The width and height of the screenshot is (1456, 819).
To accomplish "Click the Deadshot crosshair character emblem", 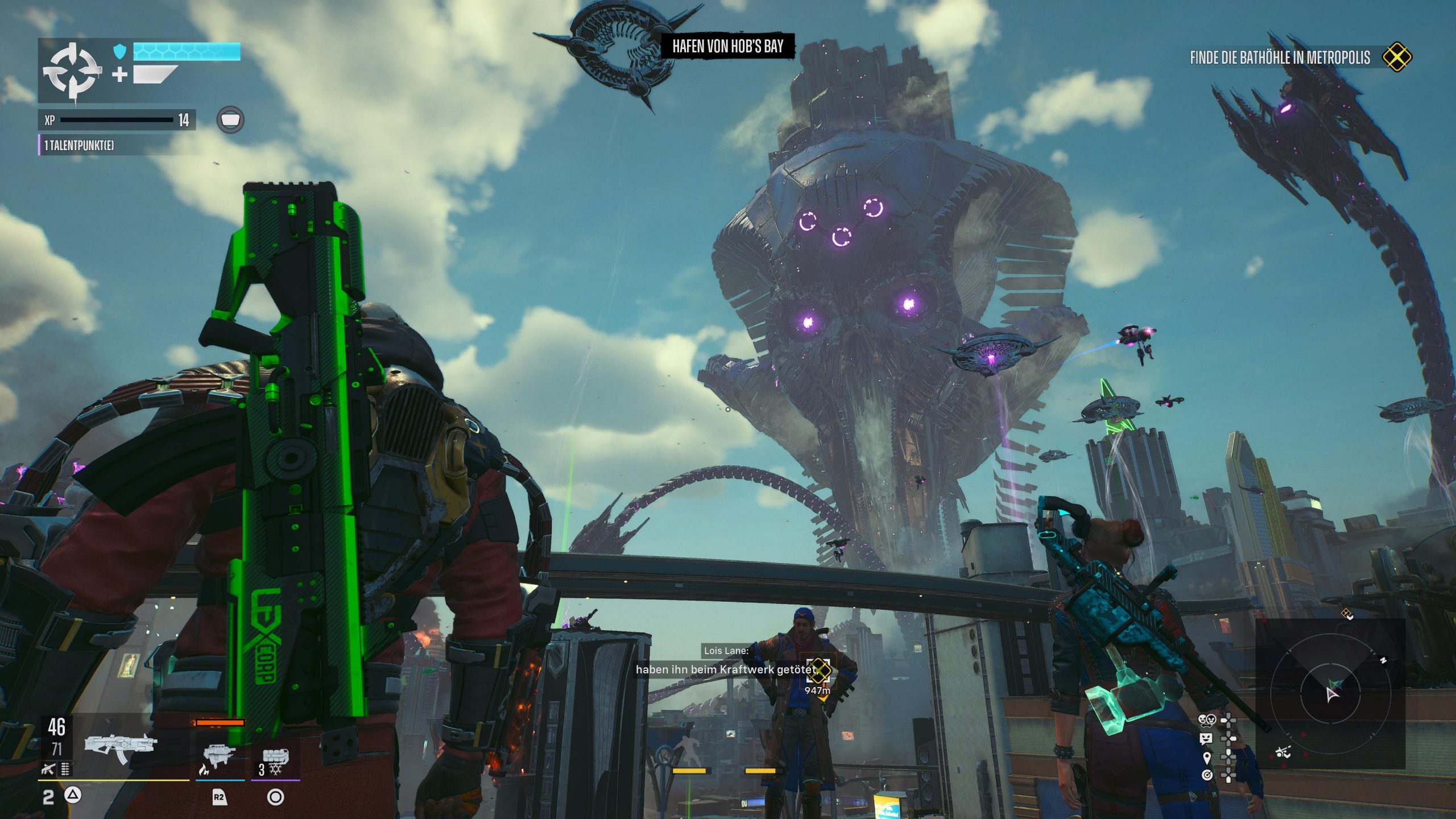I will coord(72,72).
